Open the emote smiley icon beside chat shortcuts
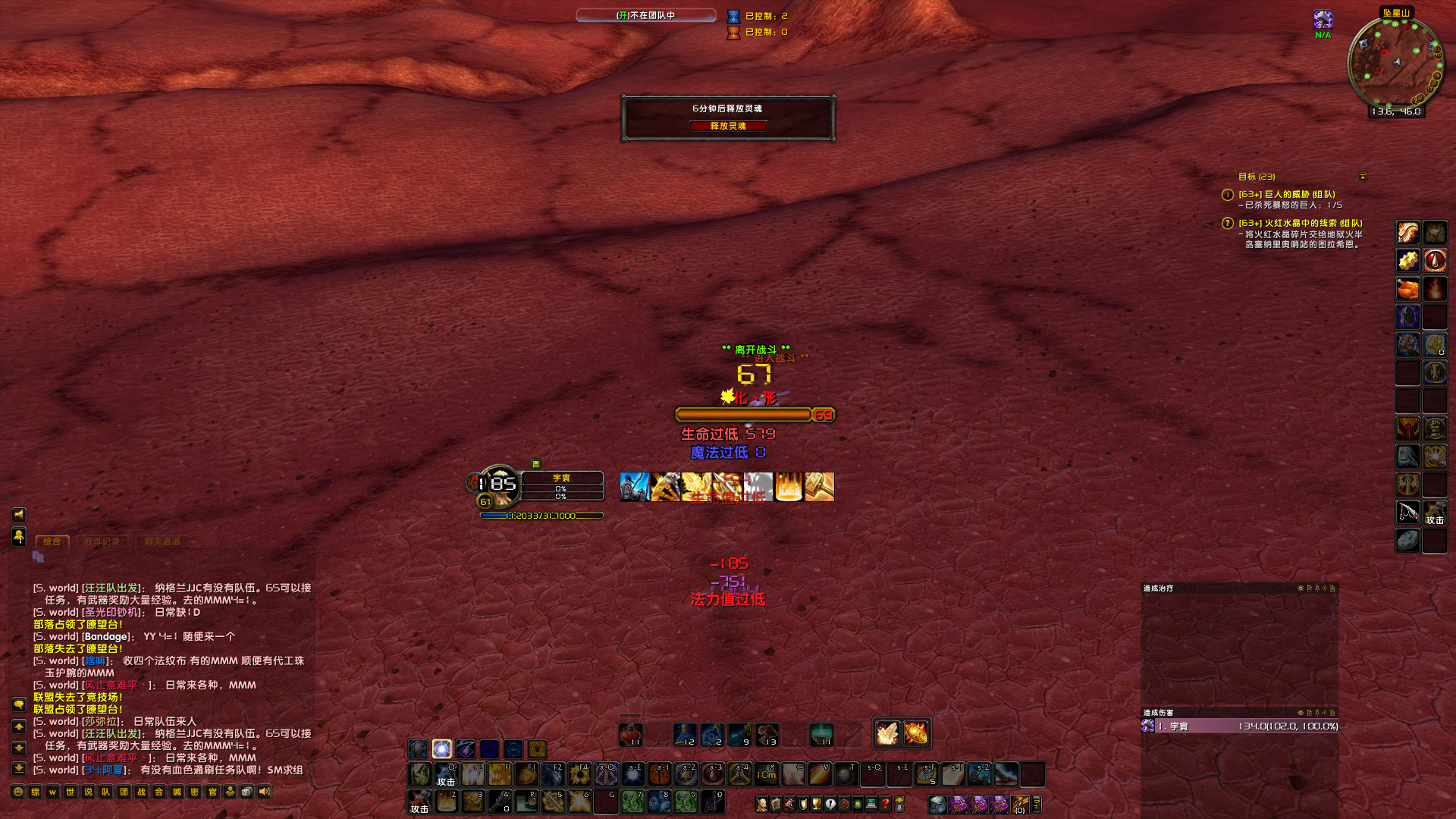This screenshot has height=819, width=1456. (x=17, y=791)
